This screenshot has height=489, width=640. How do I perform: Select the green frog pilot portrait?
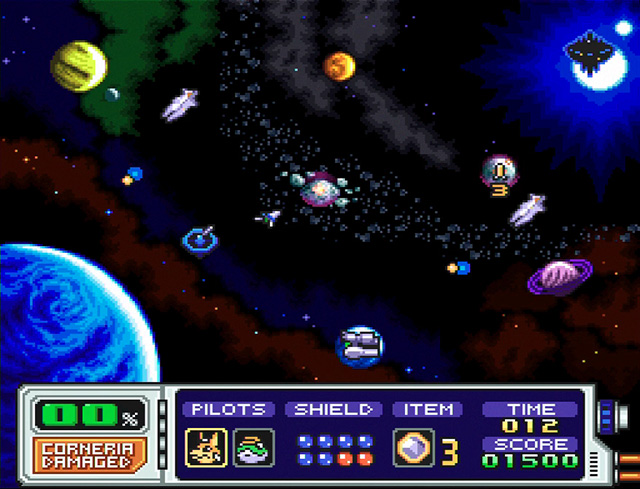click(249, 446)
